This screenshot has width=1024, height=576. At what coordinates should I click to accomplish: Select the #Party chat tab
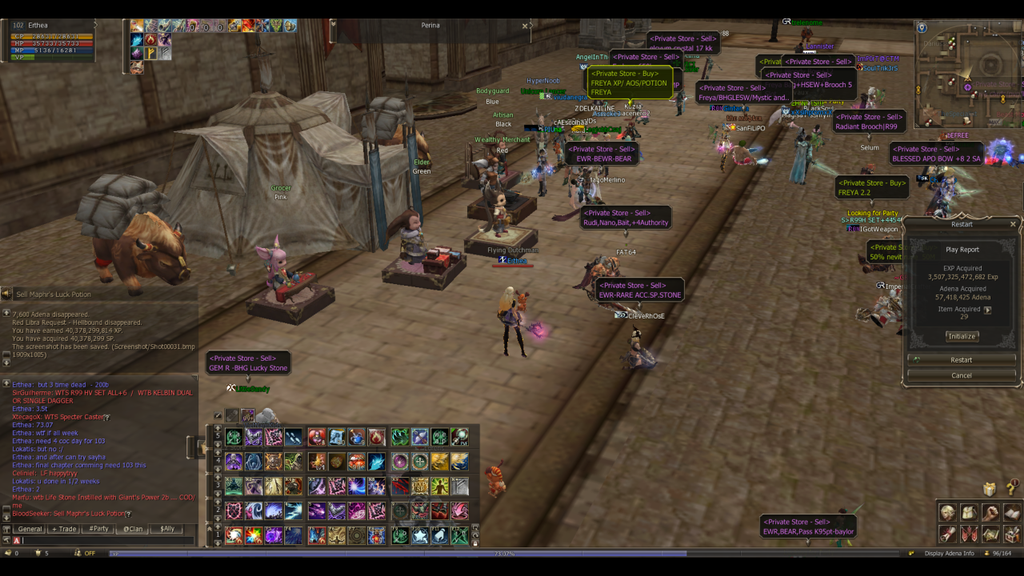98,529
